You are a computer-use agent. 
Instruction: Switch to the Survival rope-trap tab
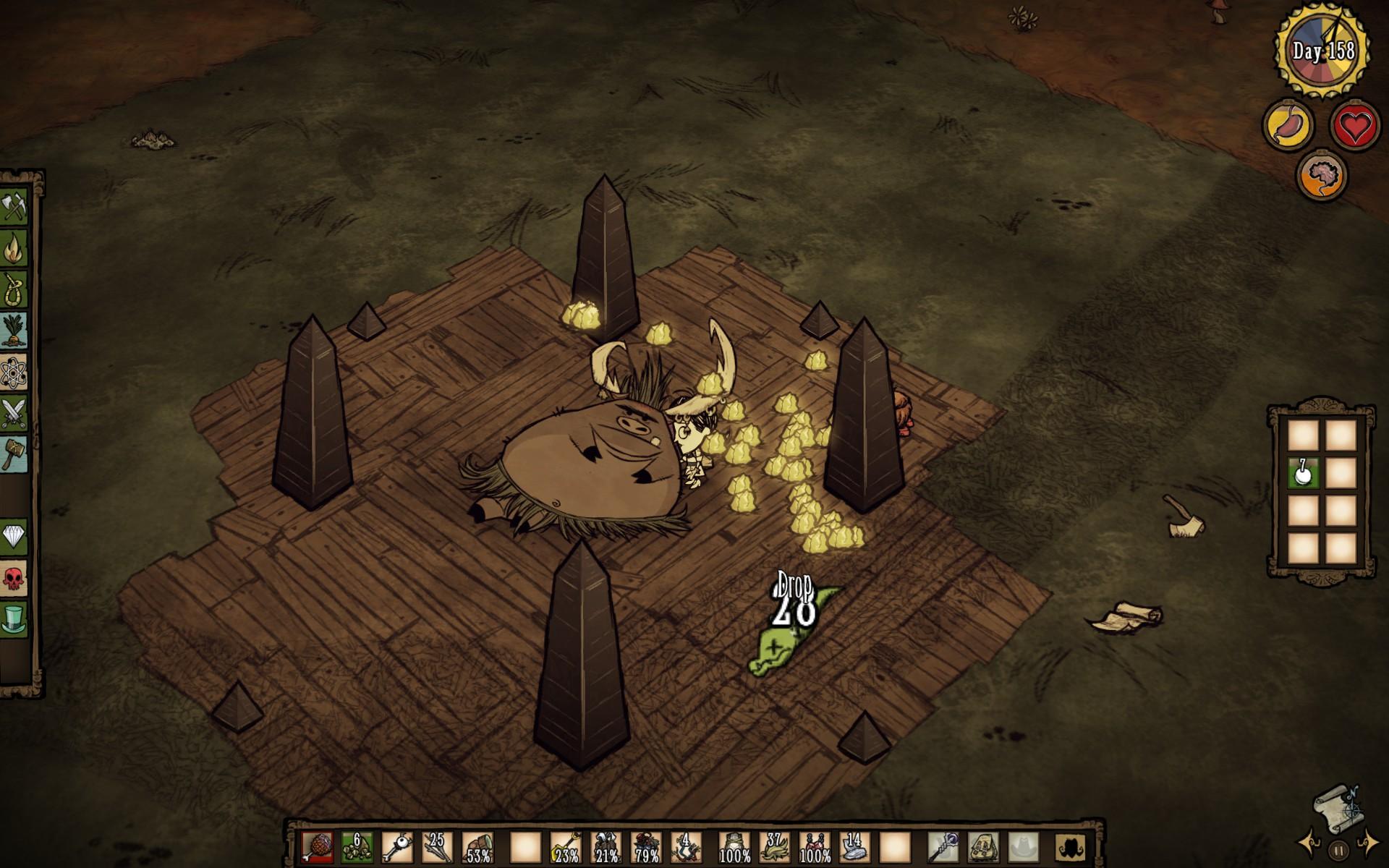(x=14, y=289)
